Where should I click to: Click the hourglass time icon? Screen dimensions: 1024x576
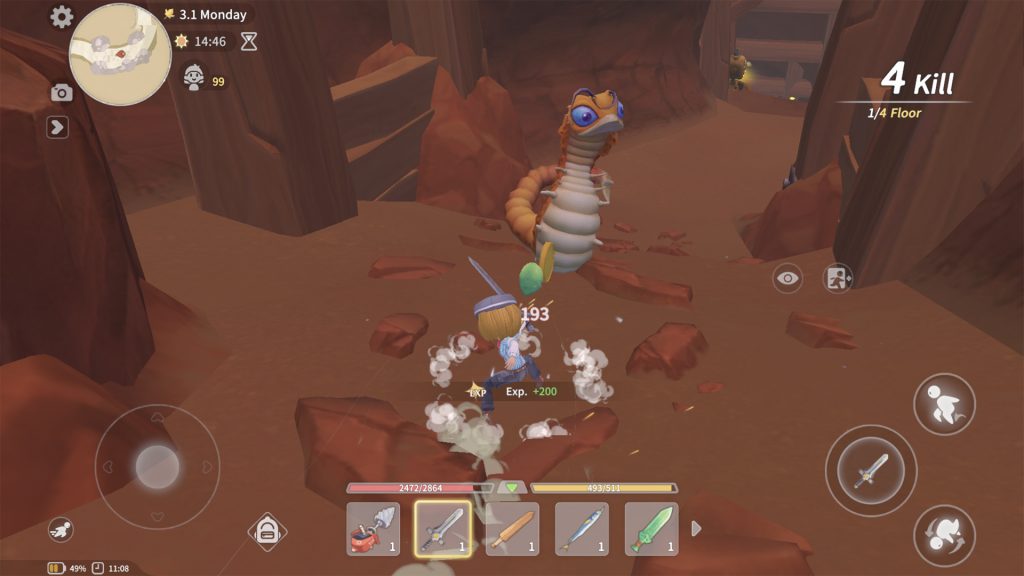point(249,42)
